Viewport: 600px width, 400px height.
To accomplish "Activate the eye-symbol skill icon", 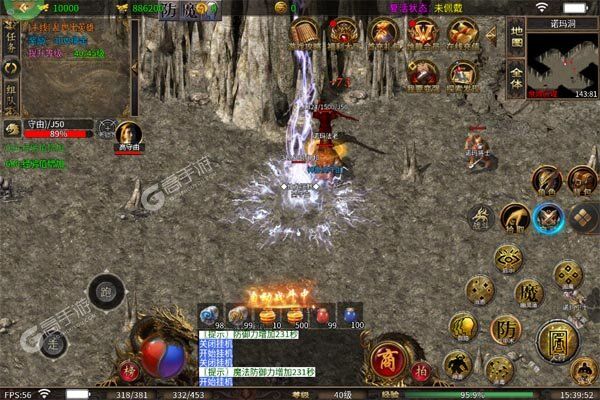I will click(509, 258).
